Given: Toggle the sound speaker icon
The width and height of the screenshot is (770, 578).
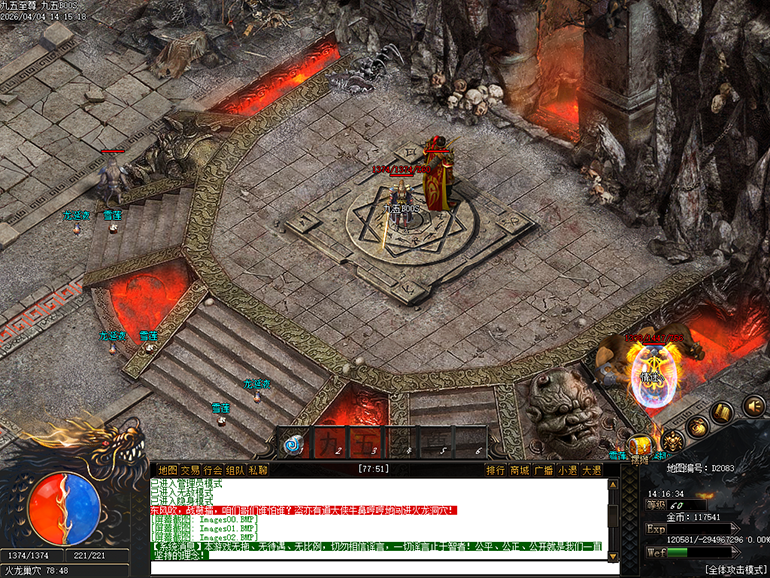Looking at the screenshot, I should point(754,406).
